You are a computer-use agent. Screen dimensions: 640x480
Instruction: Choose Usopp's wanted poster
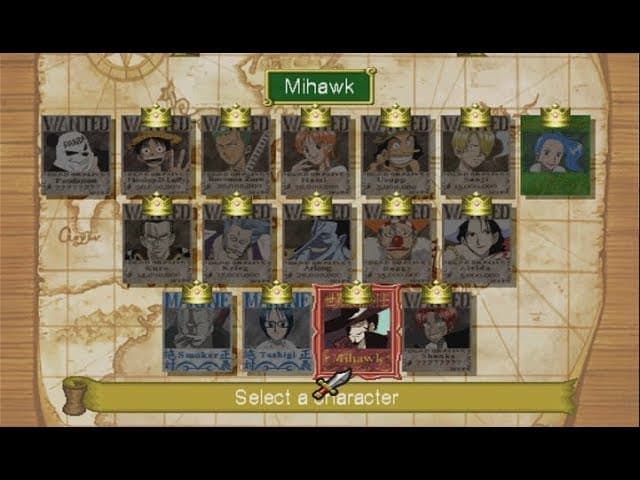396,155
